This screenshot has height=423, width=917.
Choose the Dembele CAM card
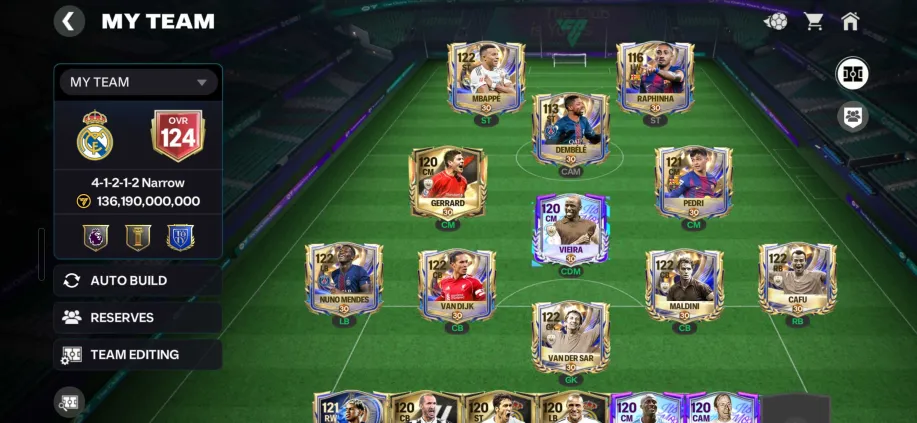[x=570, y=130]
